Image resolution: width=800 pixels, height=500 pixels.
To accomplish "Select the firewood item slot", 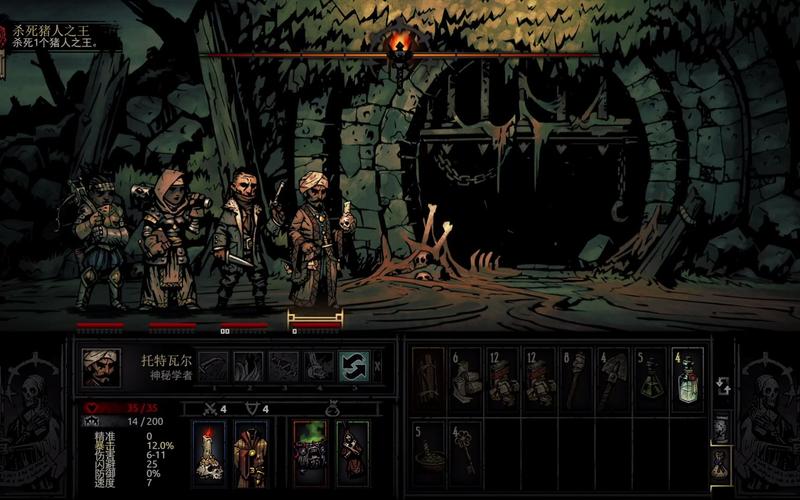I will [x=429, y=378].
